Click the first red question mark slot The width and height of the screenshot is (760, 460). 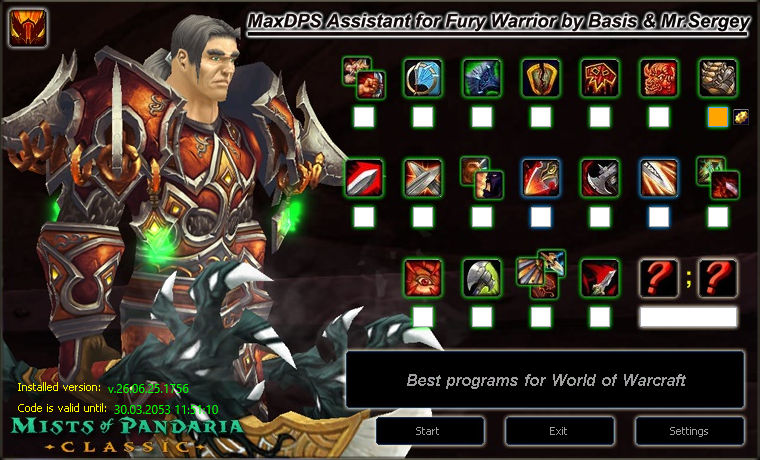[659, 278]
